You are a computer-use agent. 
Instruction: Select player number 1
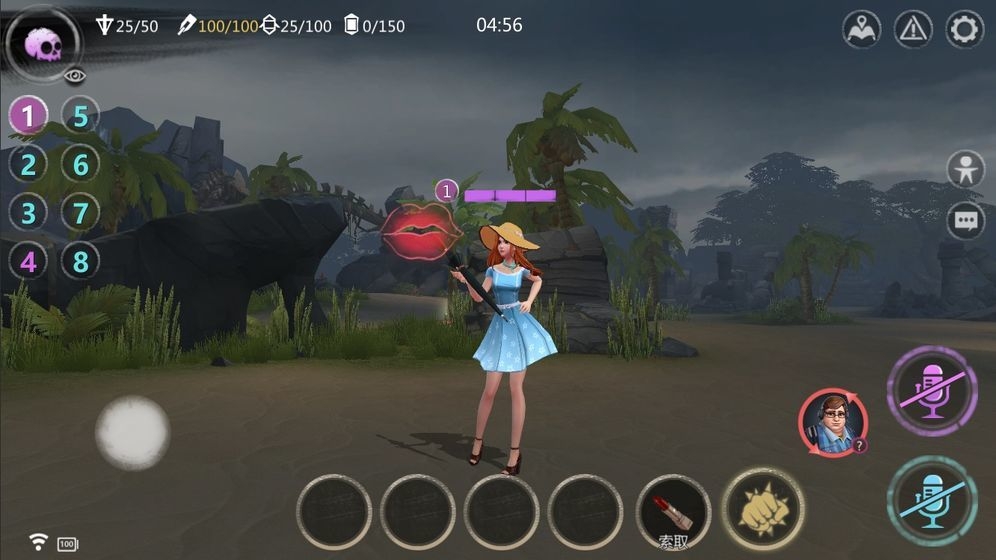pos(28,116)
